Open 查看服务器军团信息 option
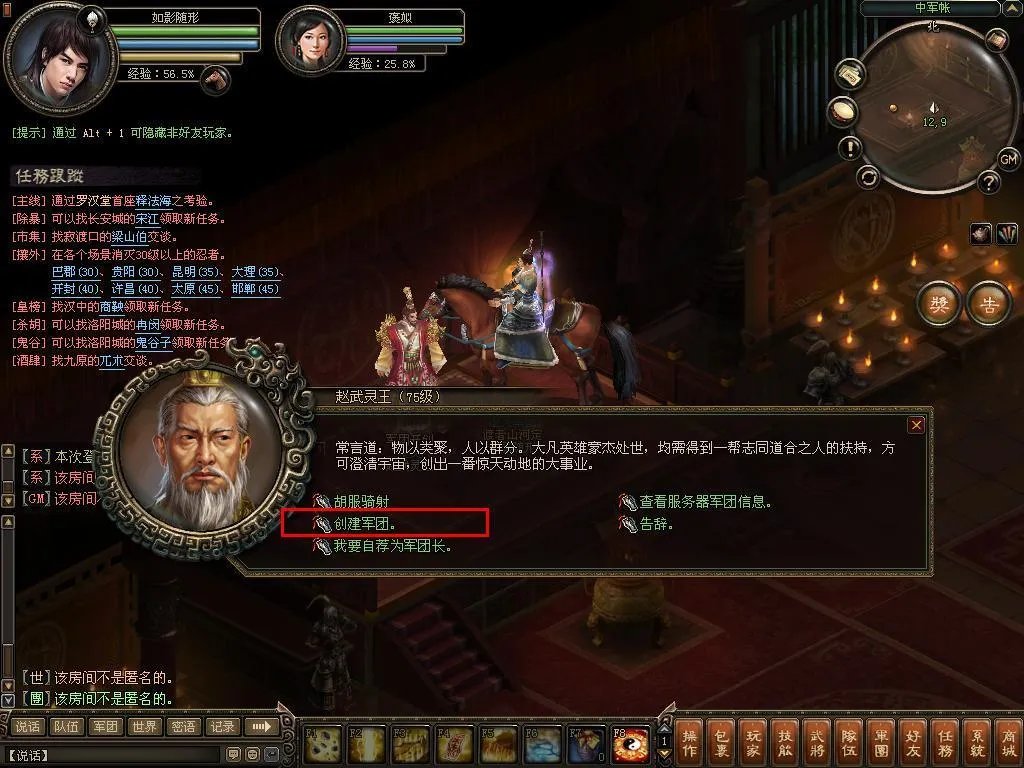1024x768 pixels. pyautogui.click(x=704, y=501)
